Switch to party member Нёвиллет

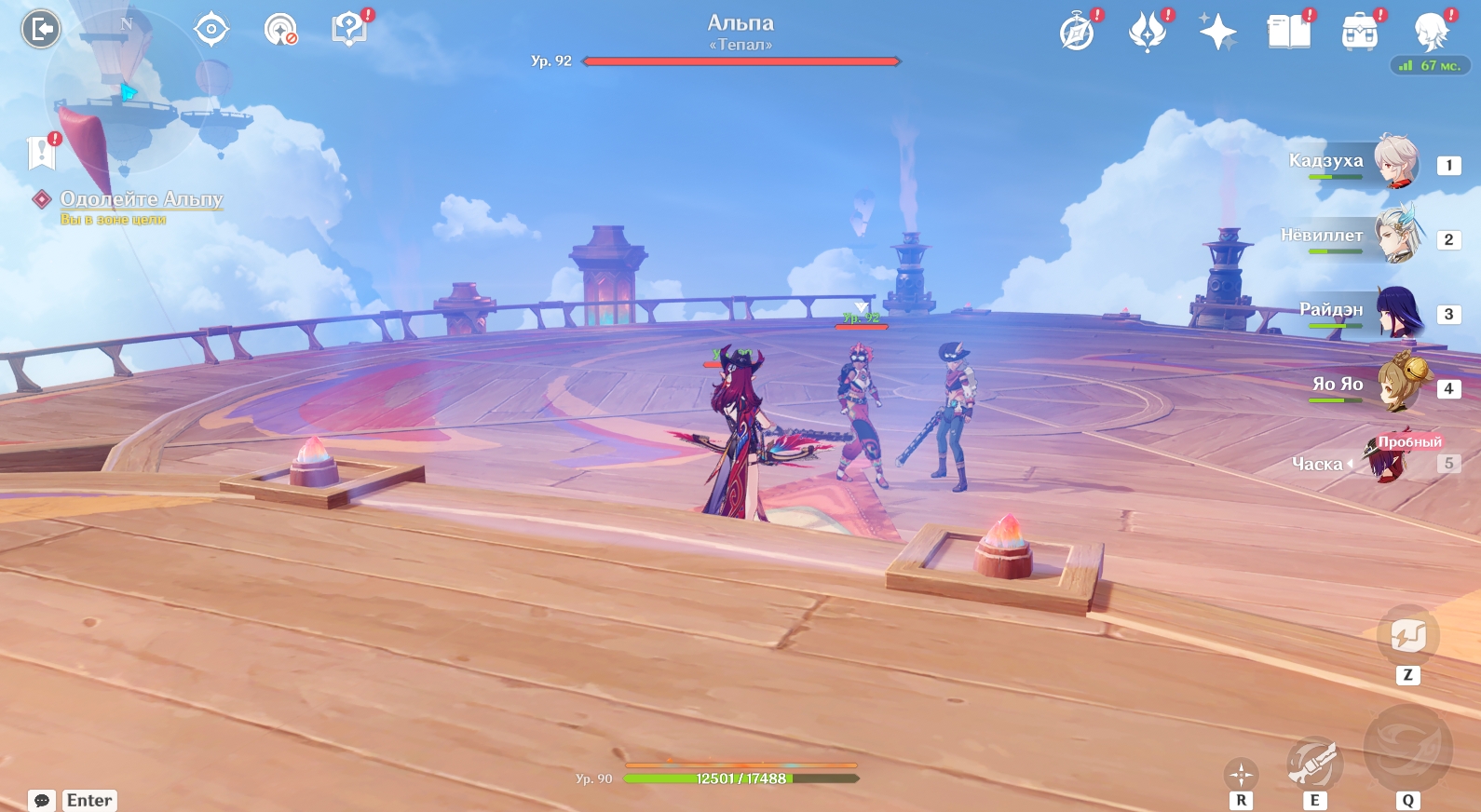pos(1396,237)
